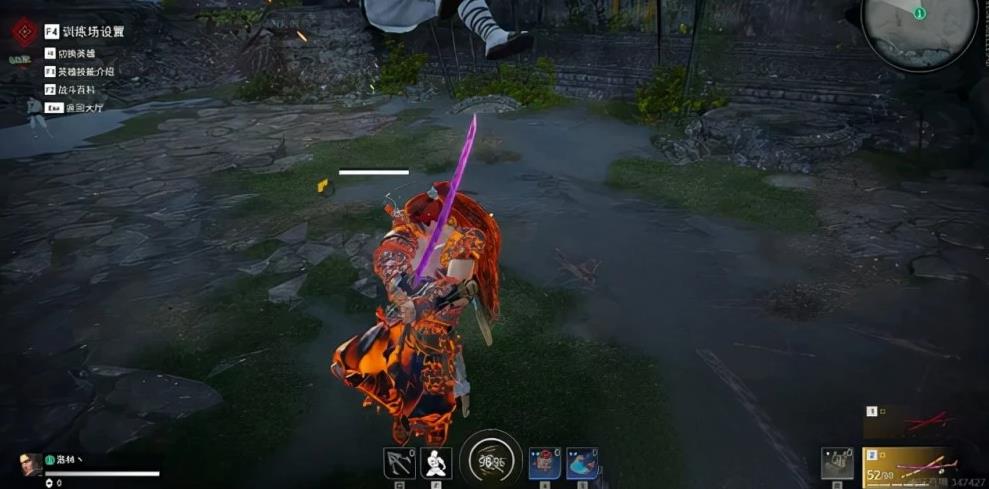Viewport: 989px width, 489px height.
Task: Use the light blue item slot
Action: pos(582,463)
